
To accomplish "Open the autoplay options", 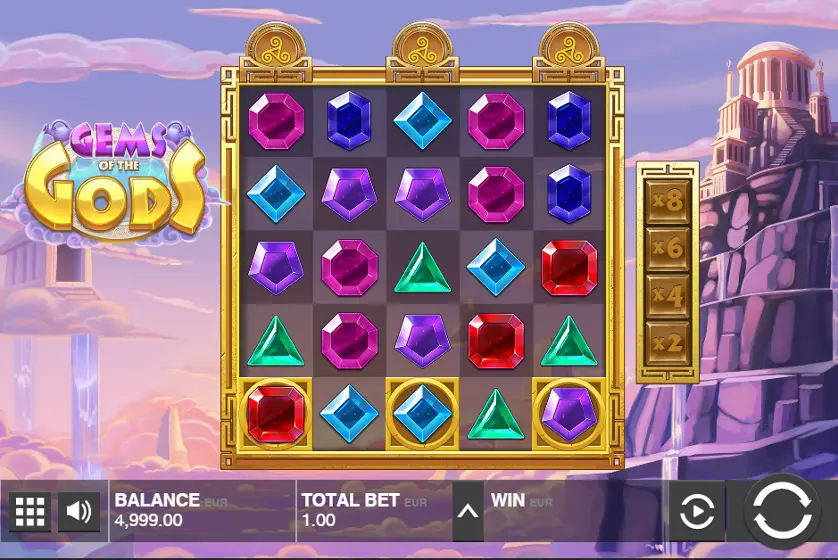I will pyautogui.click(x=697, y=512).
